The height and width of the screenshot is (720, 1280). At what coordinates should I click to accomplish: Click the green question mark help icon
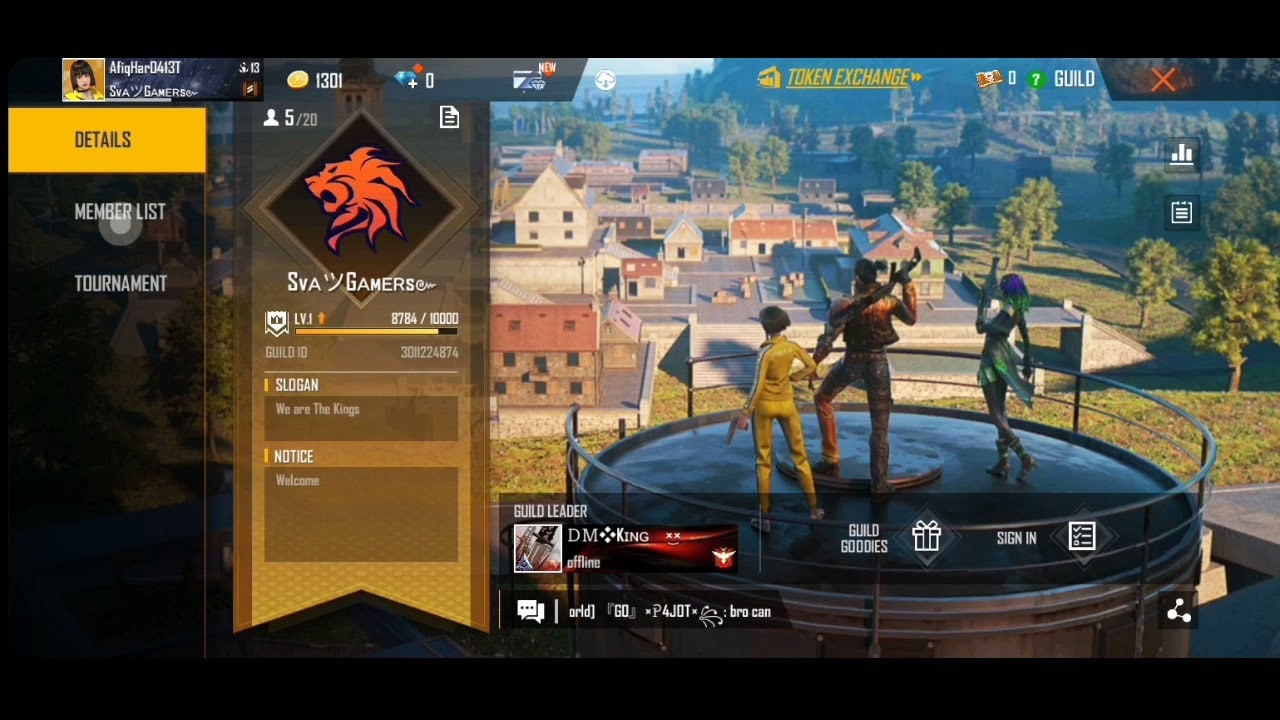pyautogui.click(x=1036, y=79)
